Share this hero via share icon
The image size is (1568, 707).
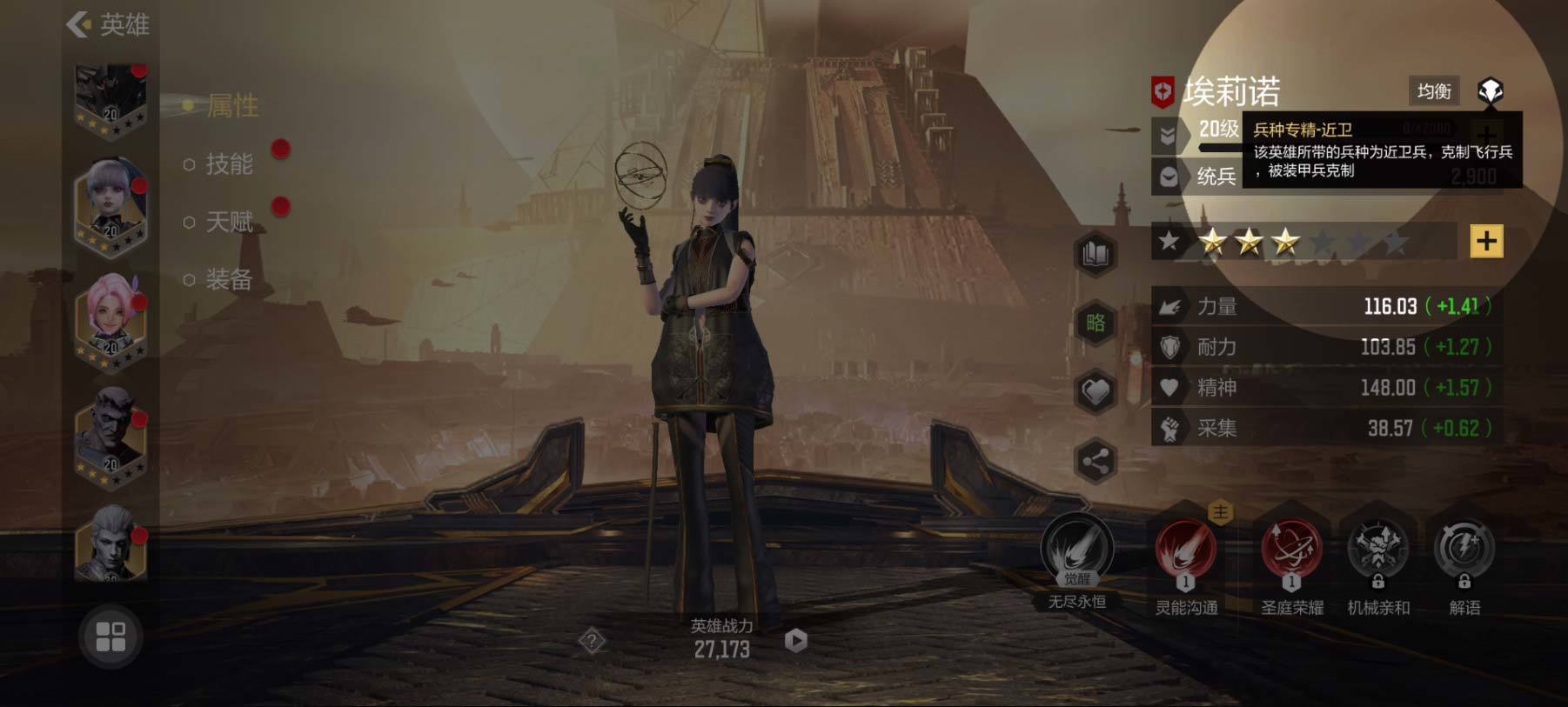click(1096, 462)
